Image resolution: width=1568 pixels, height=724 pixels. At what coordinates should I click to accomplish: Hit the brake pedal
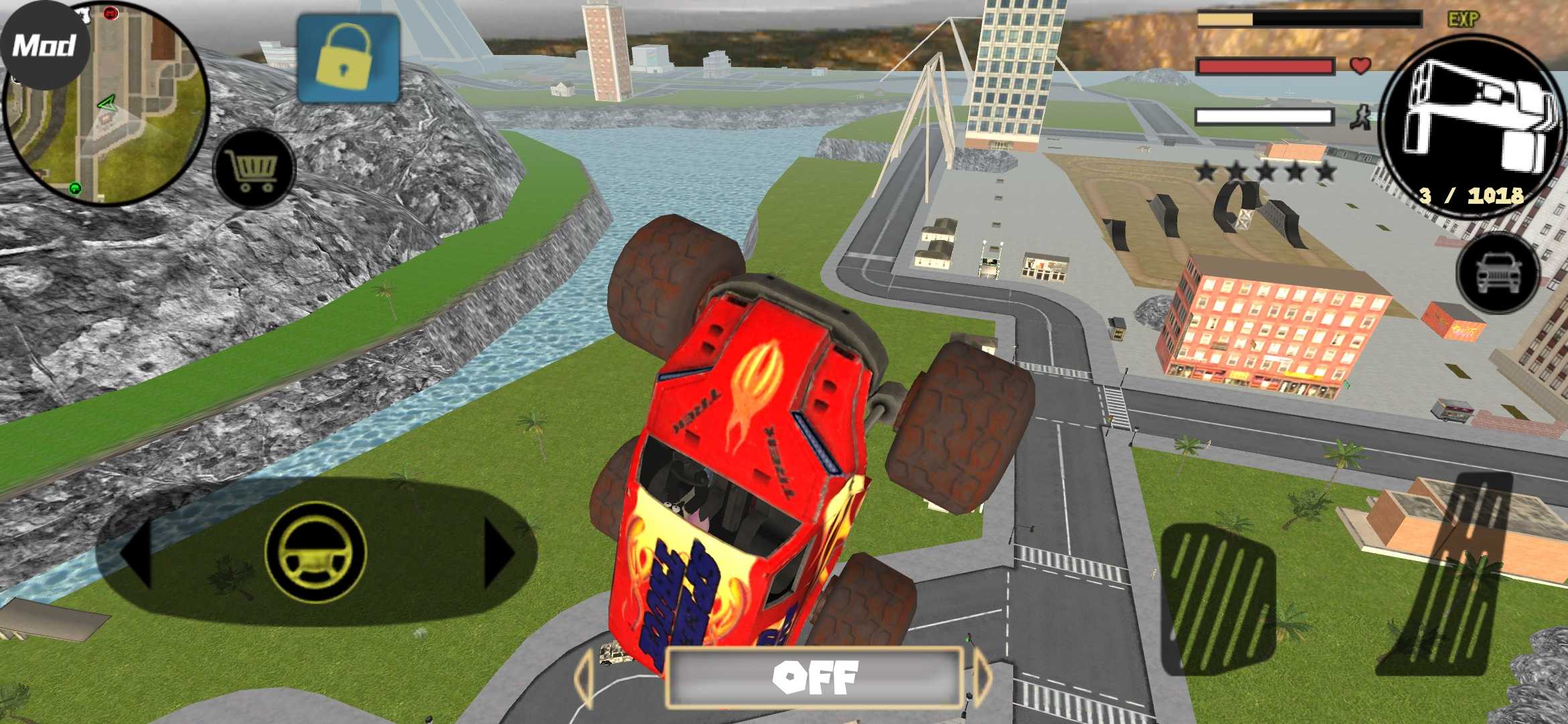(1218, 598)
